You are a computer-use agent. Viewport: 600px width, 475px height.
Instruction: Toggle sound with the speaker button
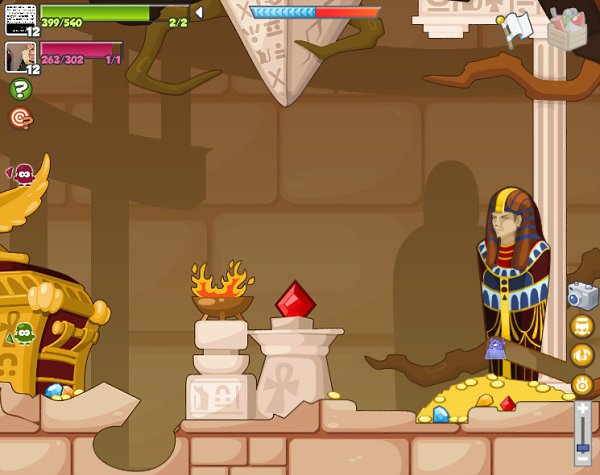[582, 355]
